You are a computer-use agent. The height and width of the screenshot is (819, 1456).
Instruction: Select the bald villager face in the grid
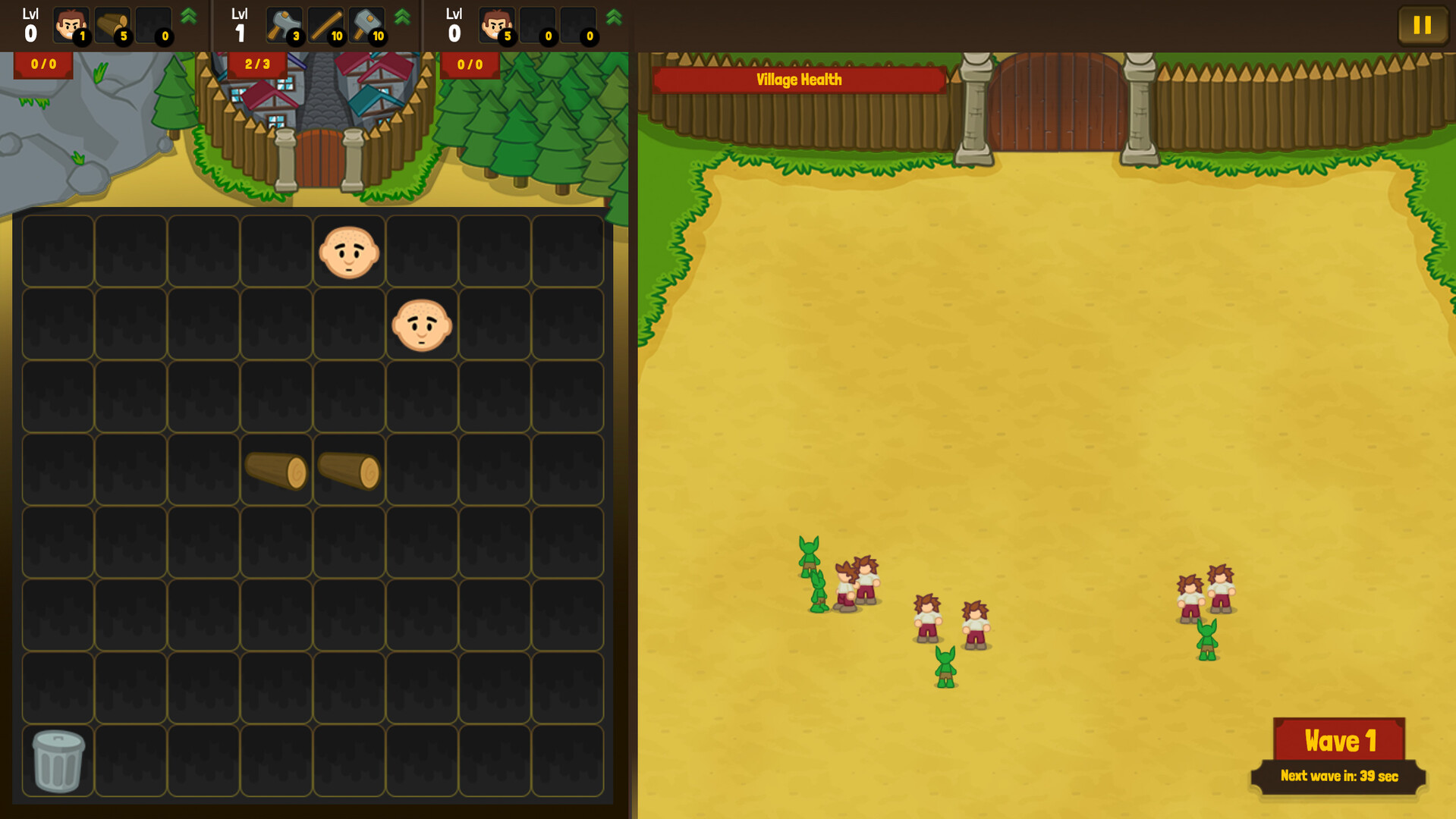(x=348, y=253)
